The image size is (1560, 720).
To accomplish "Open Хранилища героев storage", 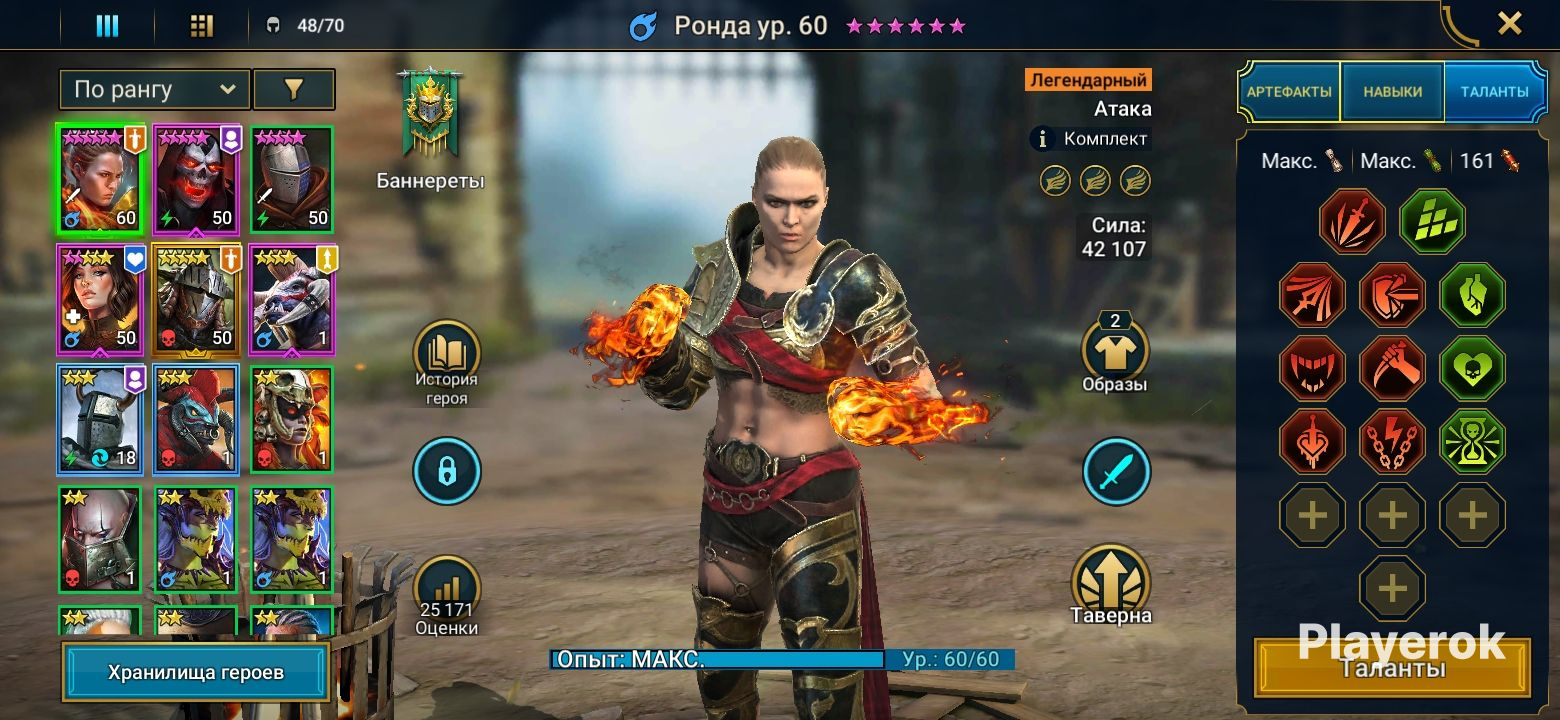I will [196, 672].
